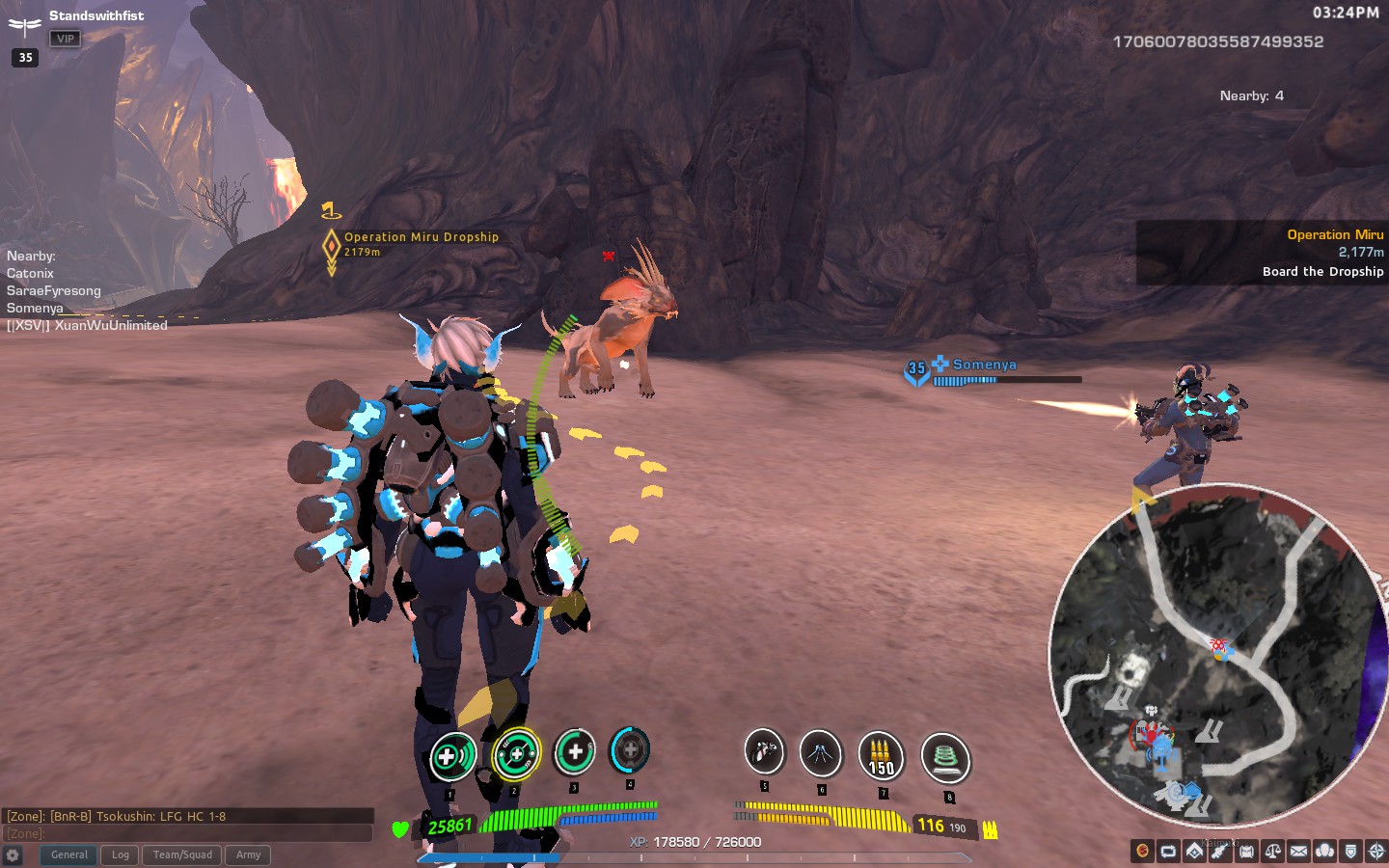The width and height of the screenshot is (1389, 868).
Task: Click the VIP badge under Standswithfist
Action: click(65, 39)
